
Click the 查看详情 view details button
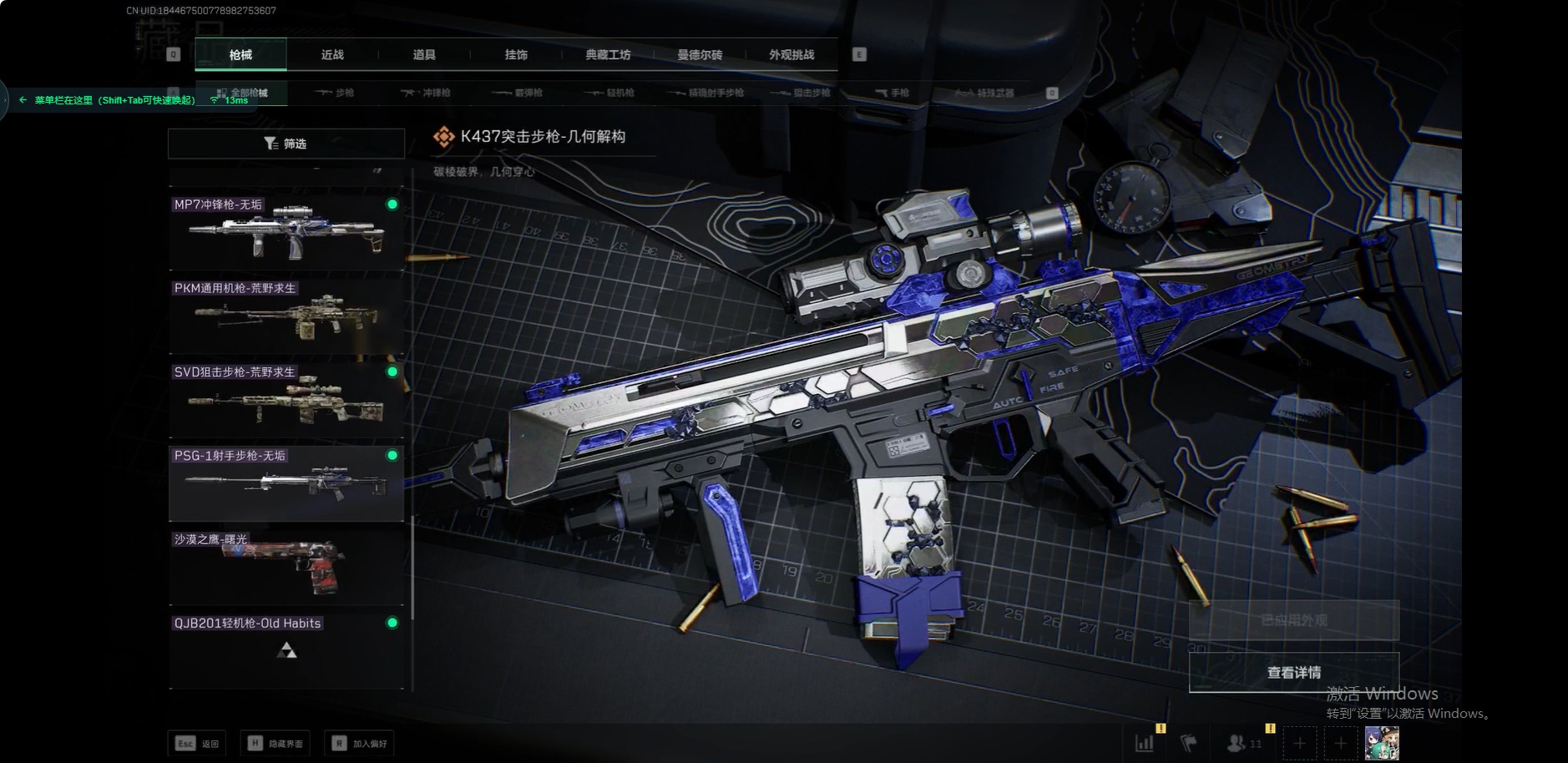pos(1293,673)
